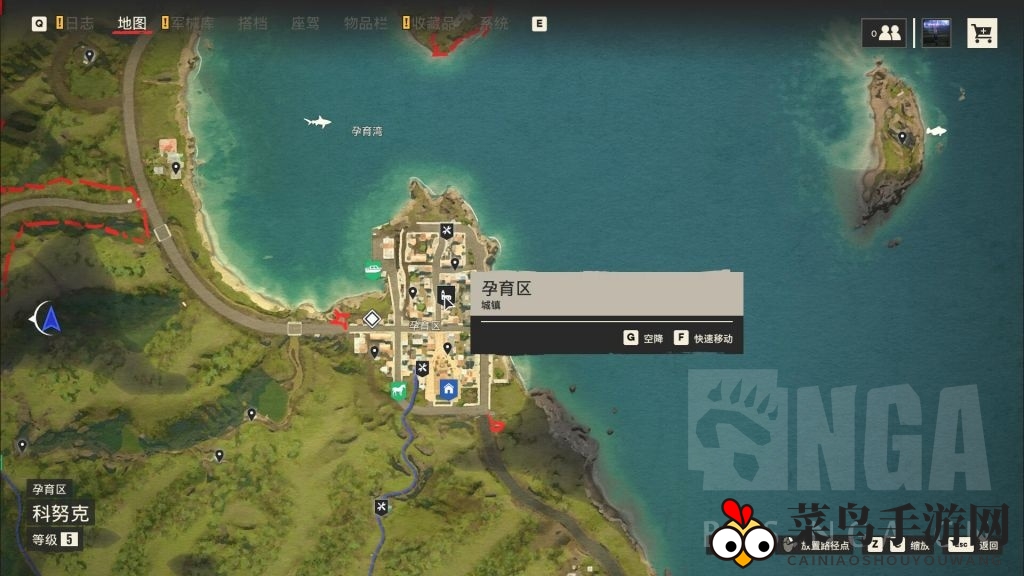Show the 物品栏 inventory tab
The height and width of the screenshot is (576, 1024).
365,23
